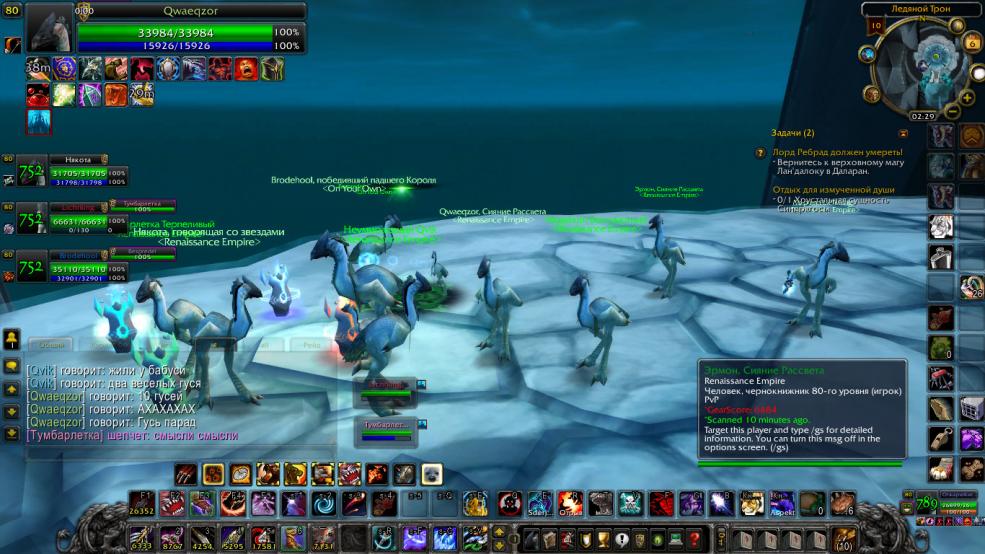985x554 pixels.
Task: Select quest Лорд Ребрад должен умереть
Action: pyautogui.click(x=838, y=152)
